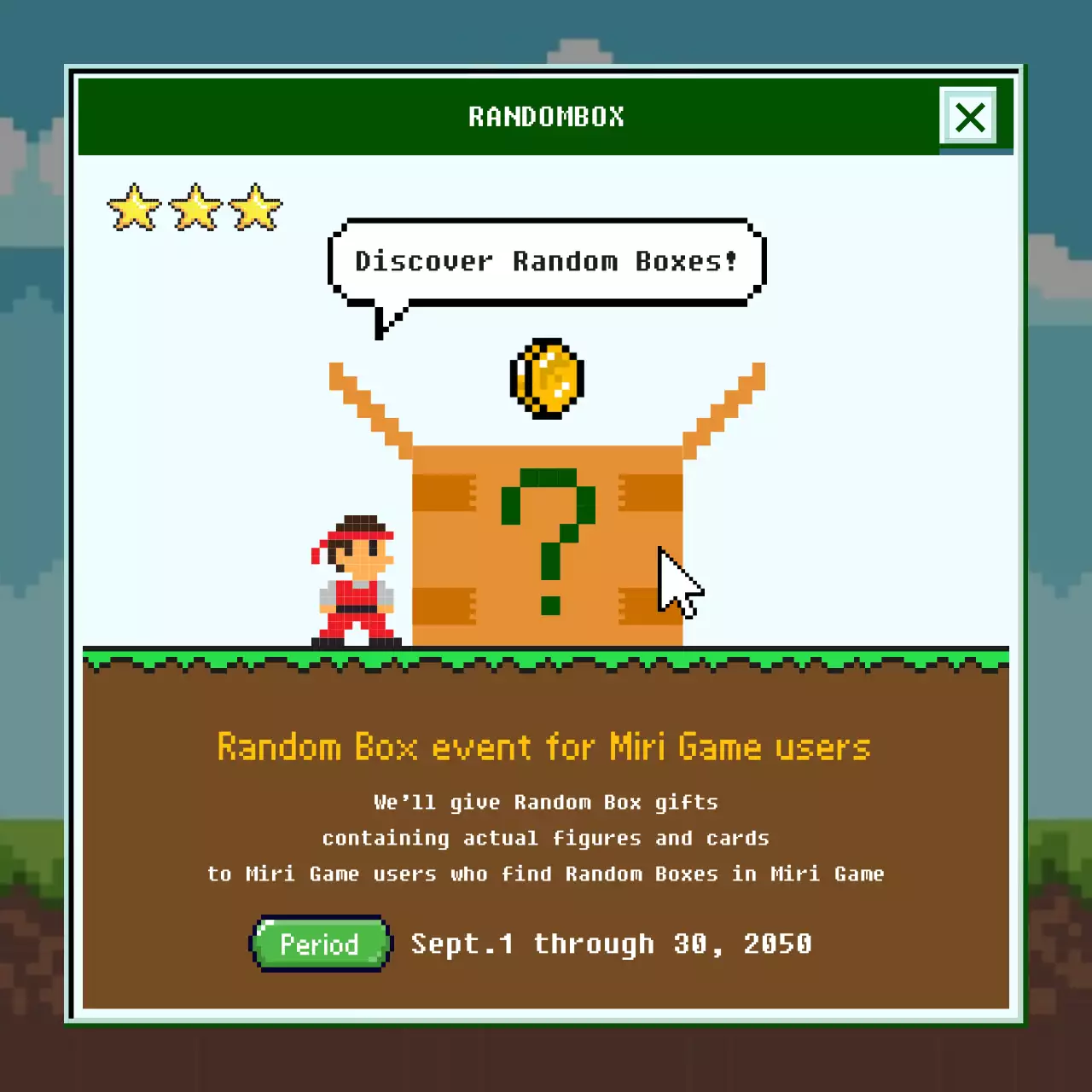Viewport: 1092px width, 1092px height.
Task: Open the Discover Random Boxes speech bubble
Action: pyautogui.click(x=546, y=261)
